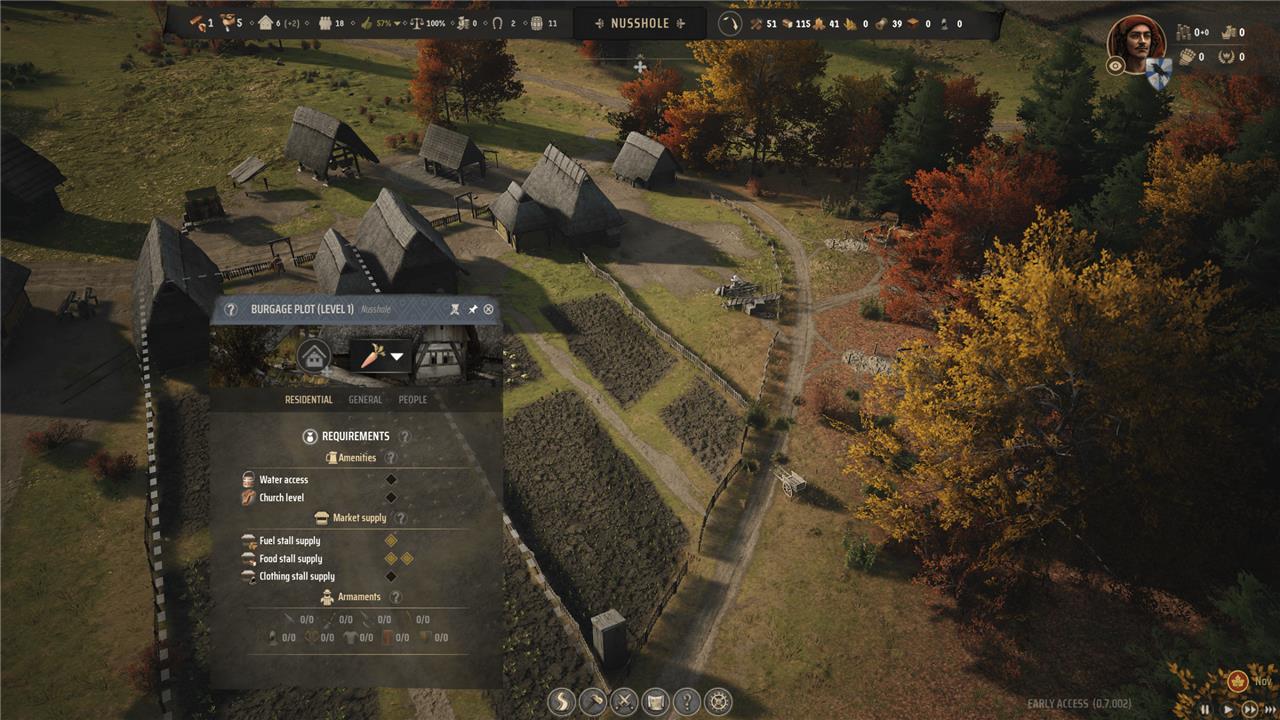Close the Burgage Plot panel
Viewport: 1280px width, 720px height.
point(488,310)
